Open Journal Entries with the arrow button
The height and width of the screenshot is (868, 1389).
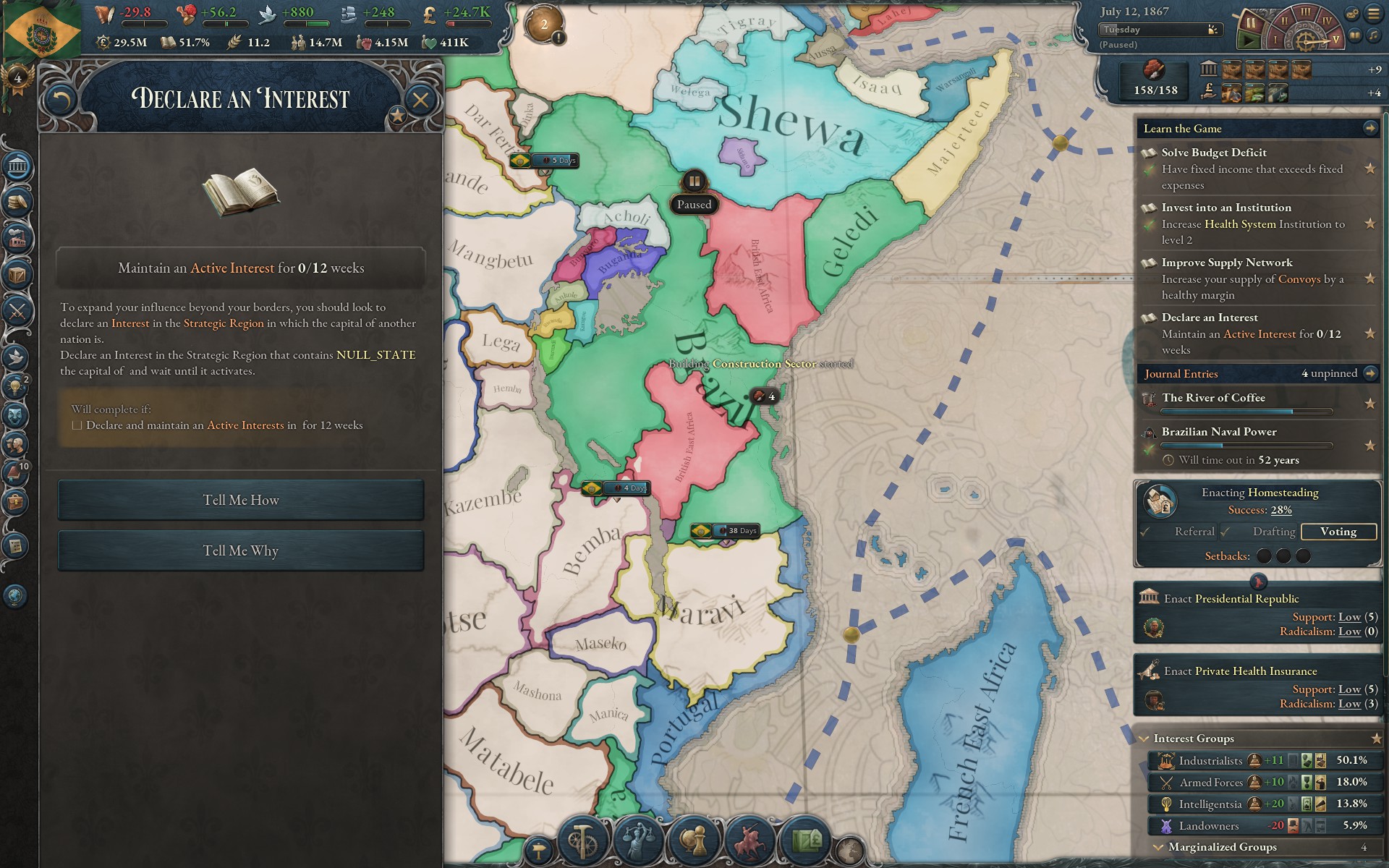click(x=1371, y=373)
